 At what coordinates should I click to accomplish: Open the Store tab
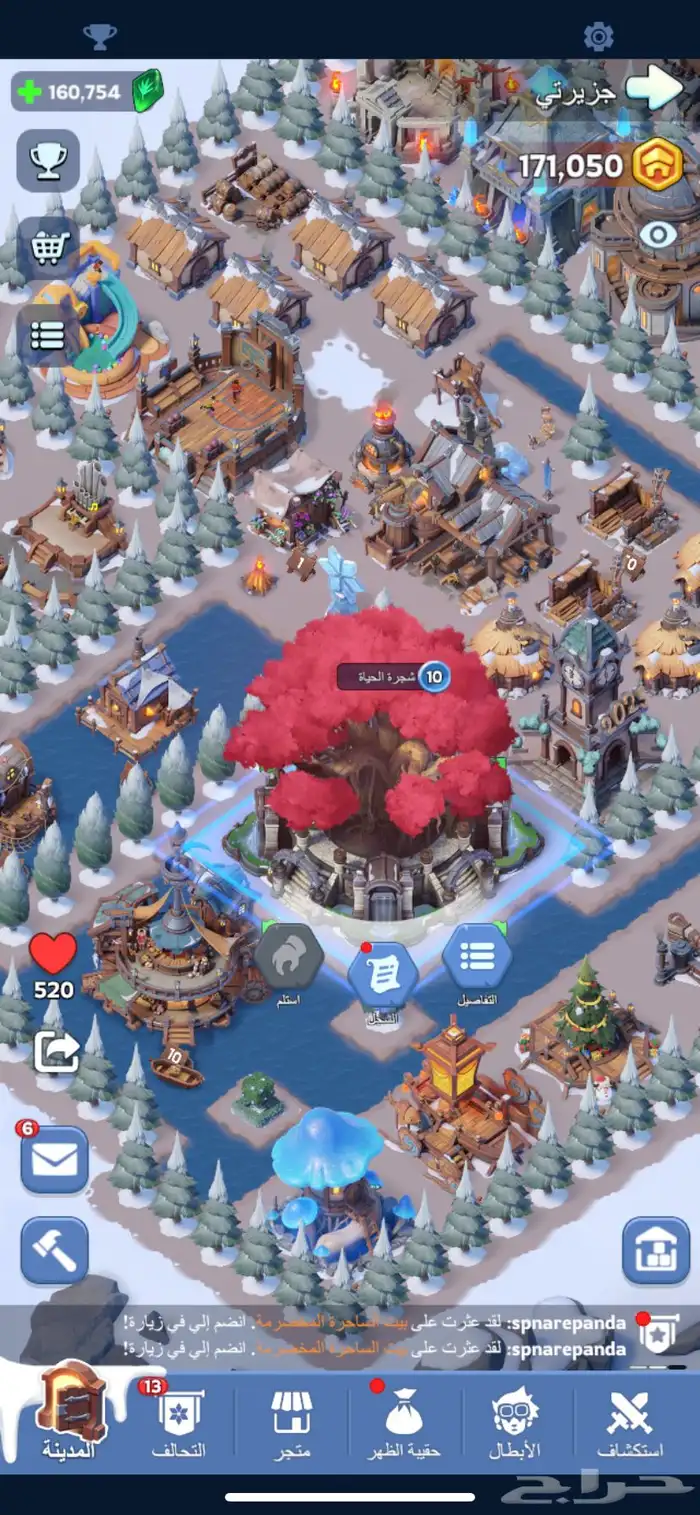(291, 1422)
